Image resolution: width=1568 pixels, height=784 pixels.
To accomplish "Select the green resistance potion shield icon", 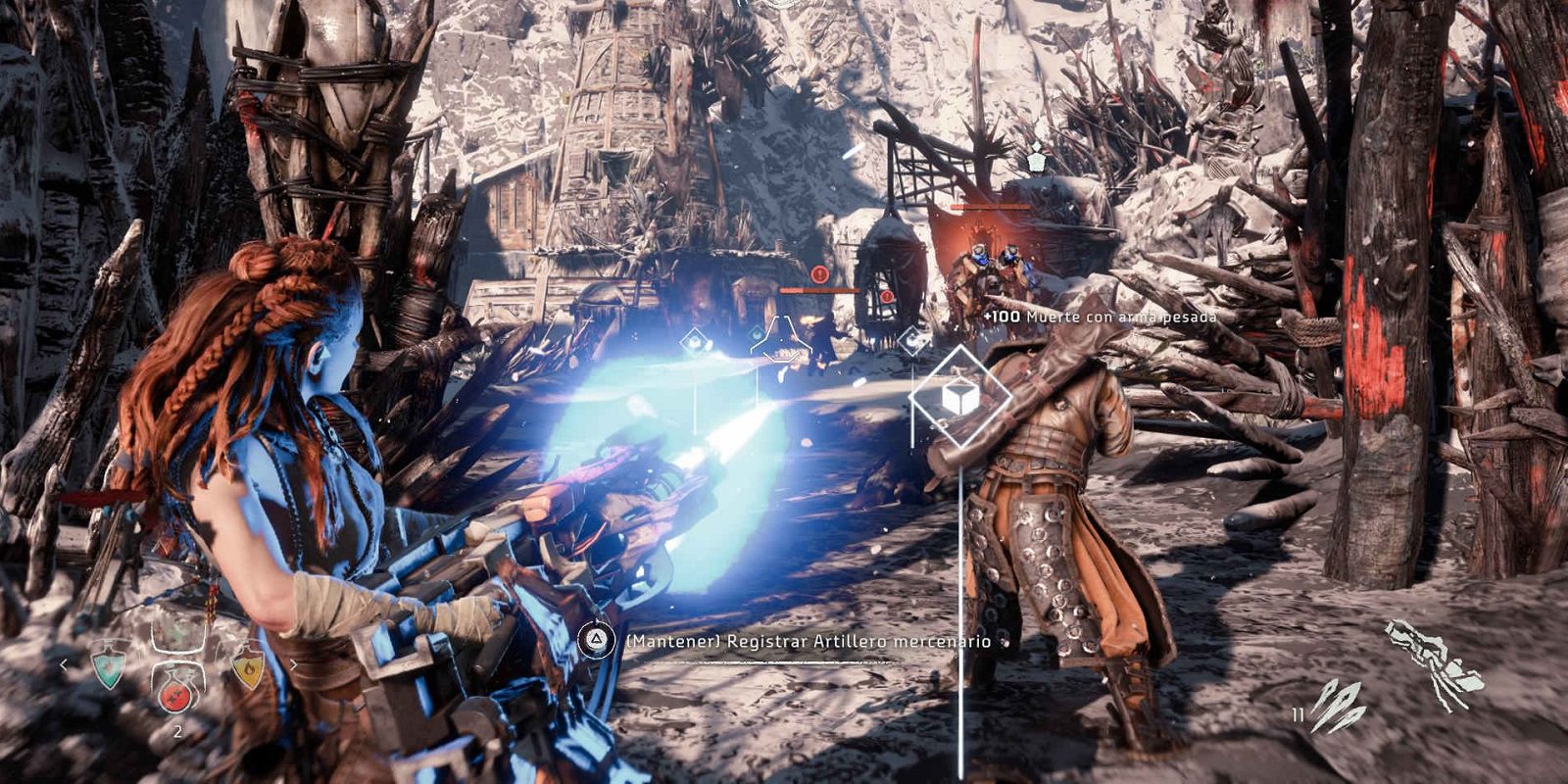I will (x=110, y=669).
